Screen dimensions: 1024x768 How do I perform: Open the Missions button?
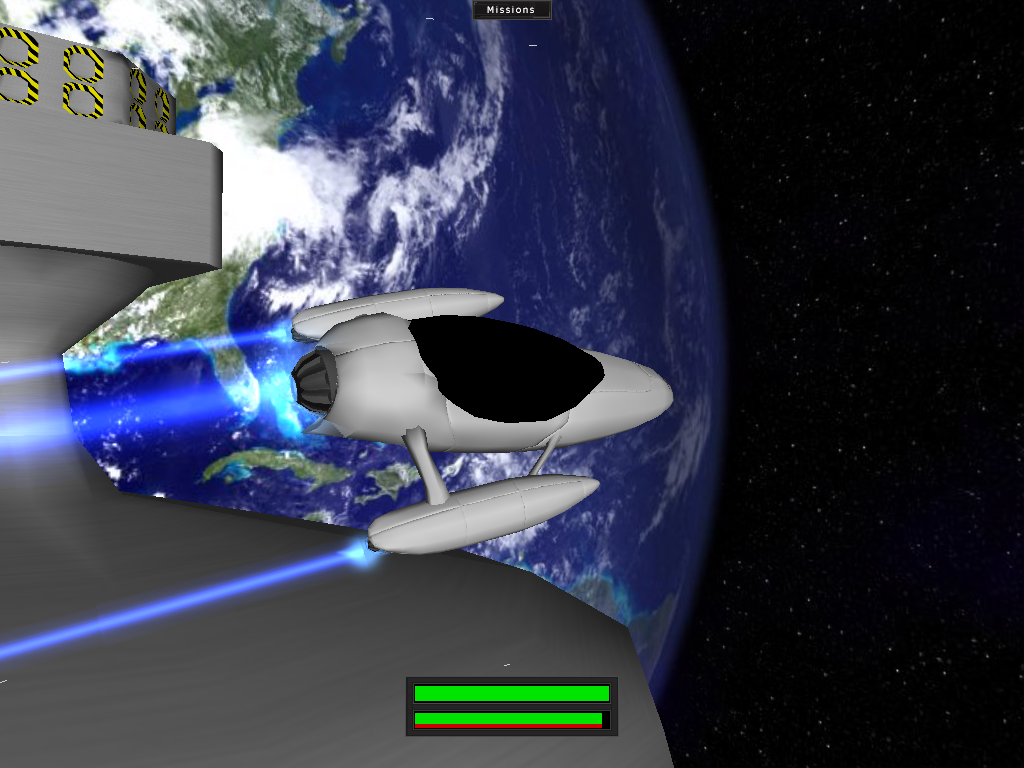click(511, 10)
